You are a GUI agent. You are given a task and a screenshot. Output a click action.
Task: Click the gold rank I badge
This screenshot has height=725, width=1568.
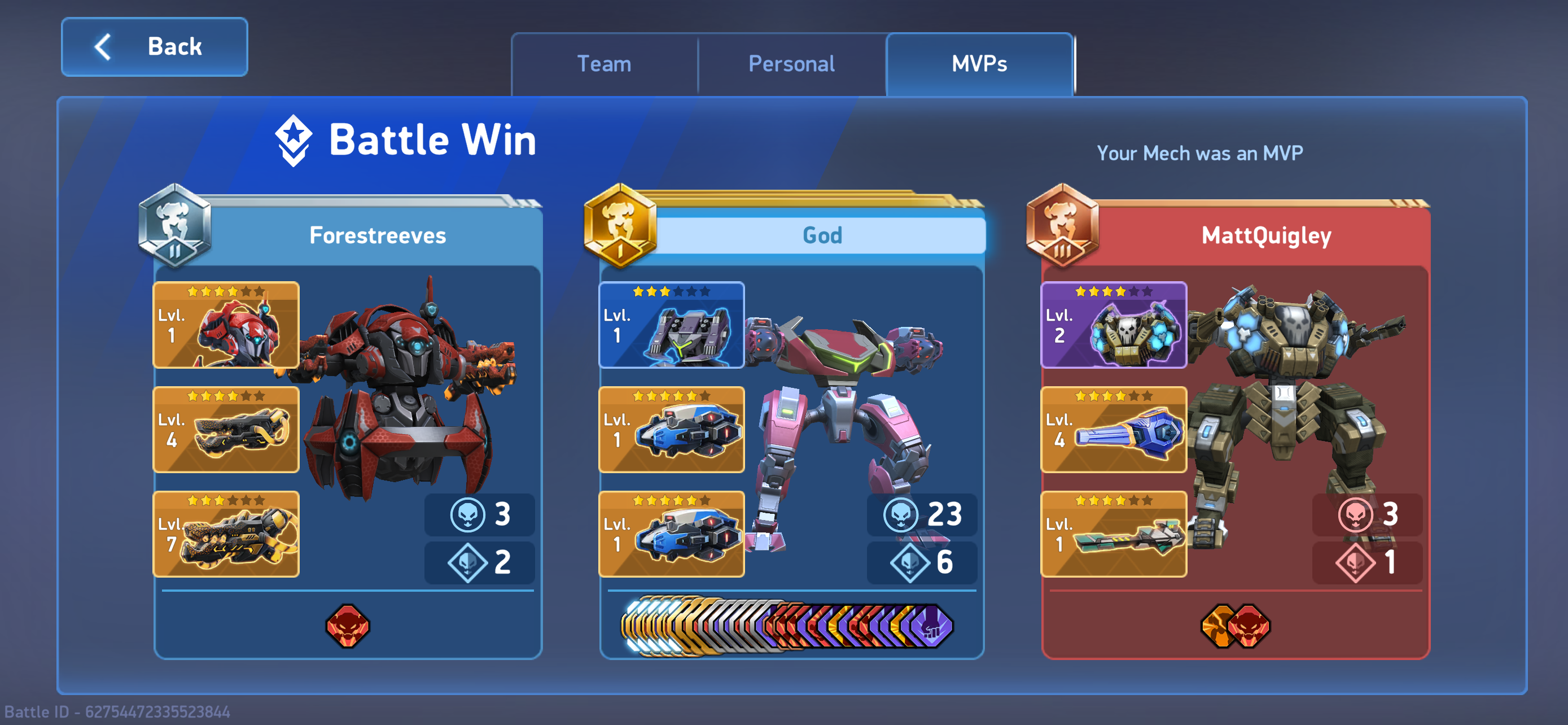click(x=620, y=226)
